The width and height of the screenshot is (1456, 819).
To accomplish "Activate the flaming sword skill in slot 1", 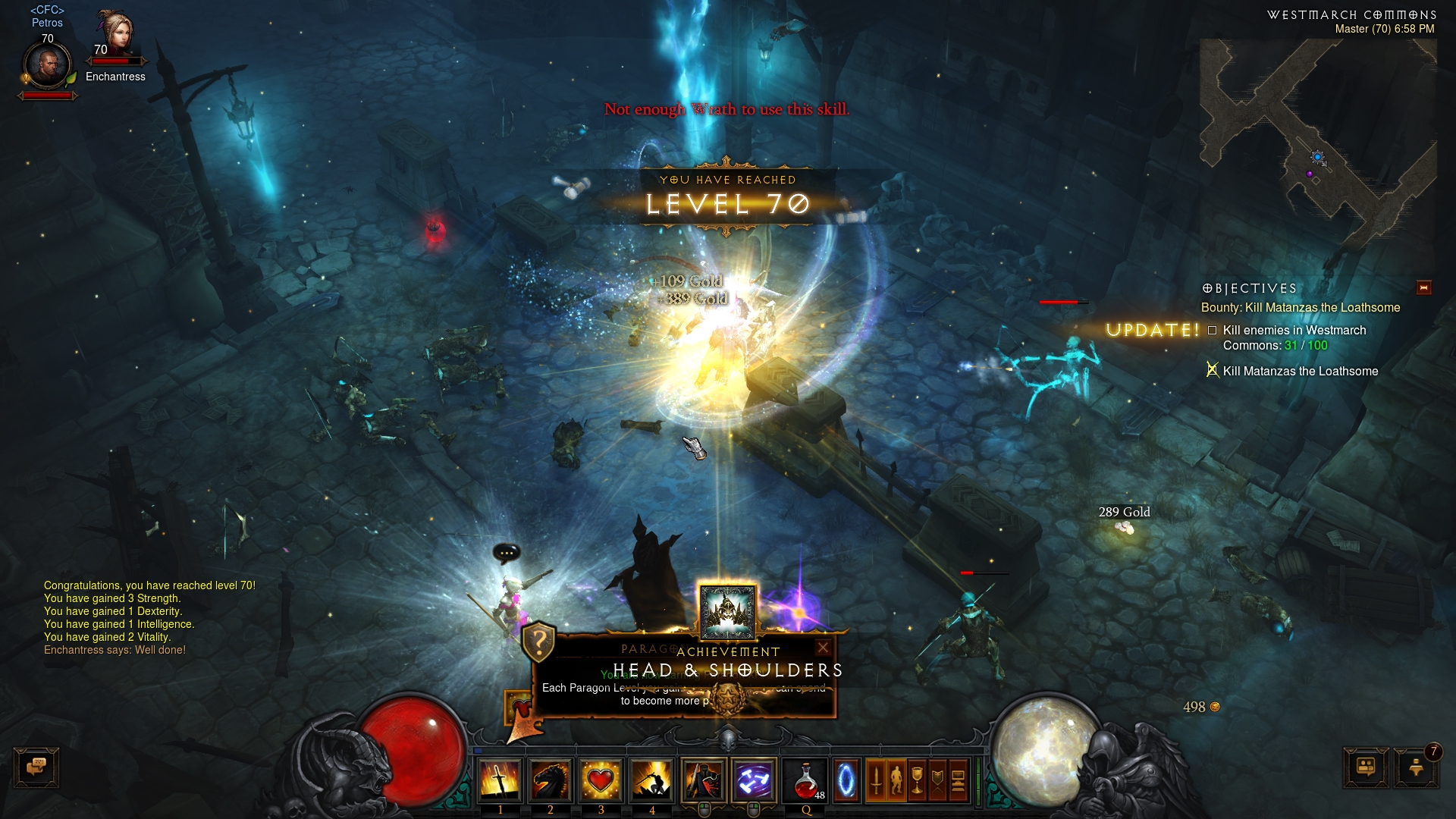I will [499, 780].
